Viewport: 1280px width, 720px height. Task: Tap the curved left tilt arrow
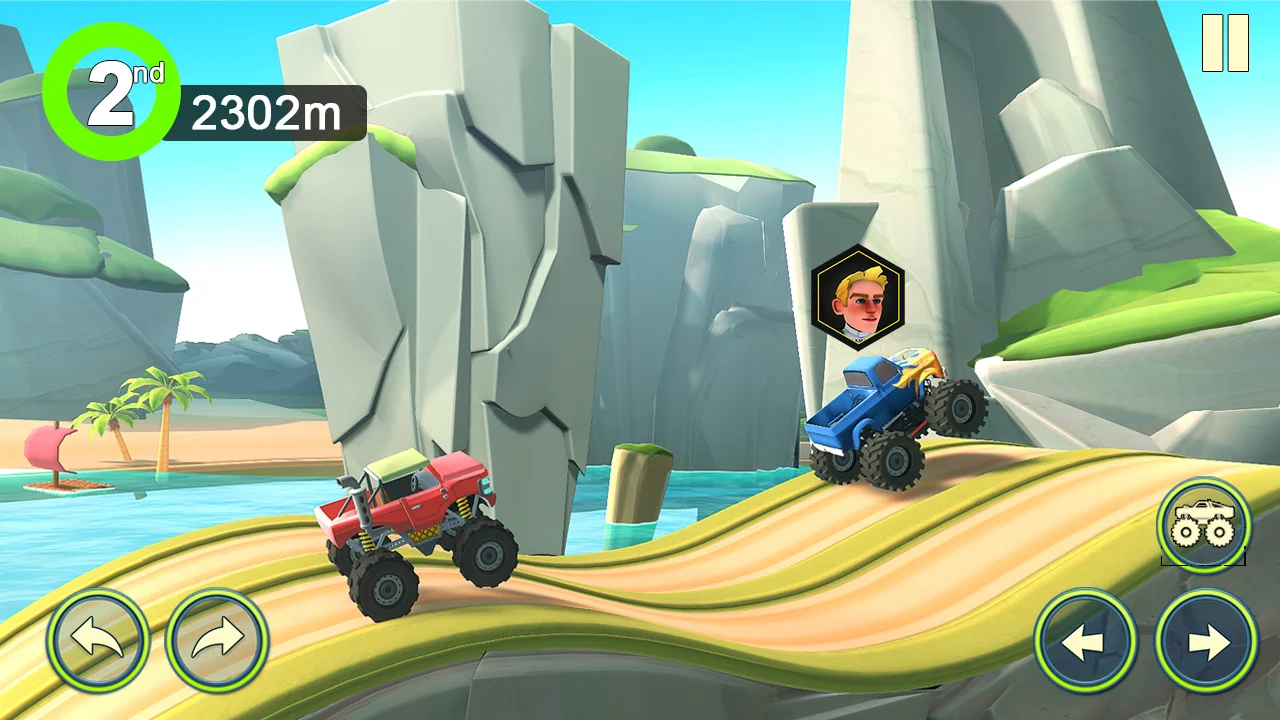coord(98,640)
